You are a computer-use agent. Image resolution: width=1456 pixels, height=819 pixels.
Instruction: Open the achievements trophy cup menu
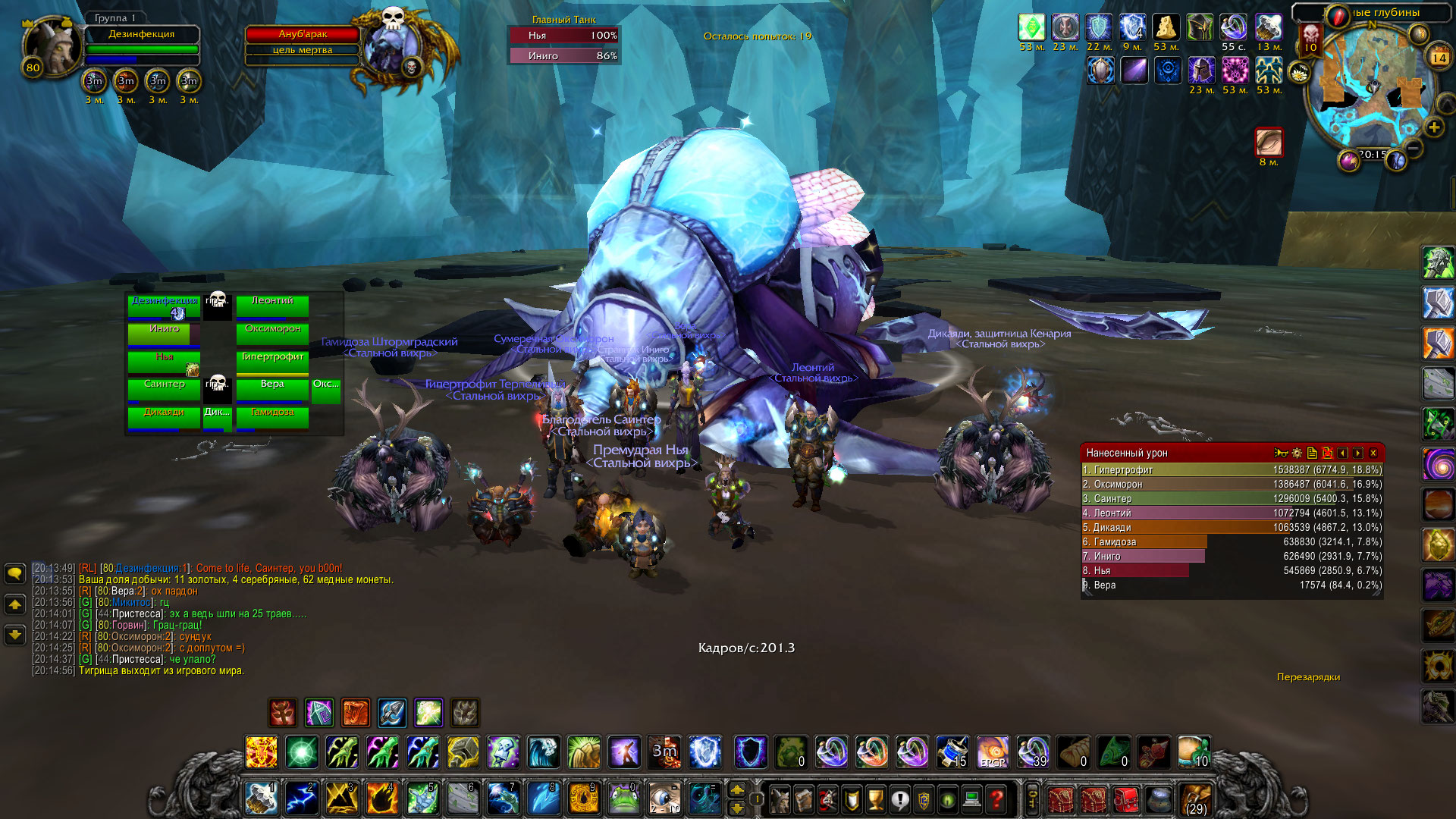click(875, 799)
